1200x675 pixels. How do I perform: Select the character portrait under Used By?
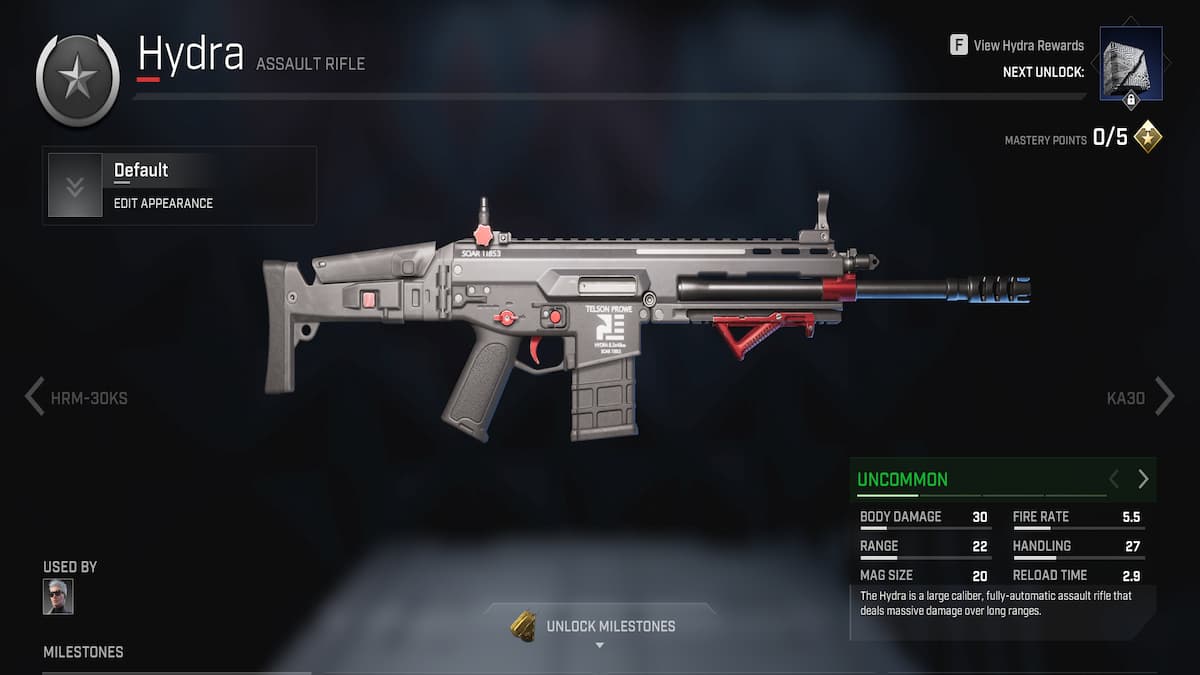point(58,597)
